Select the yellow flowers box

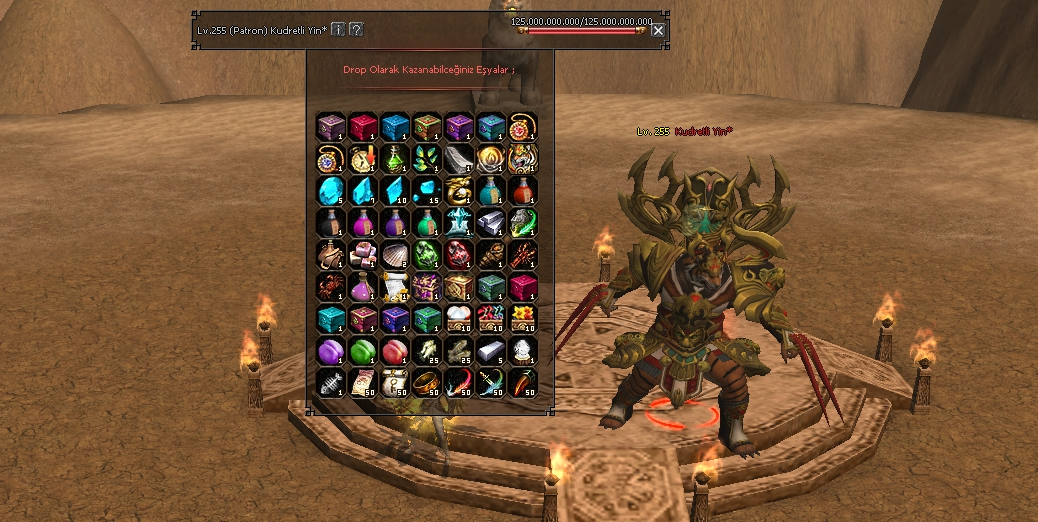523,319
